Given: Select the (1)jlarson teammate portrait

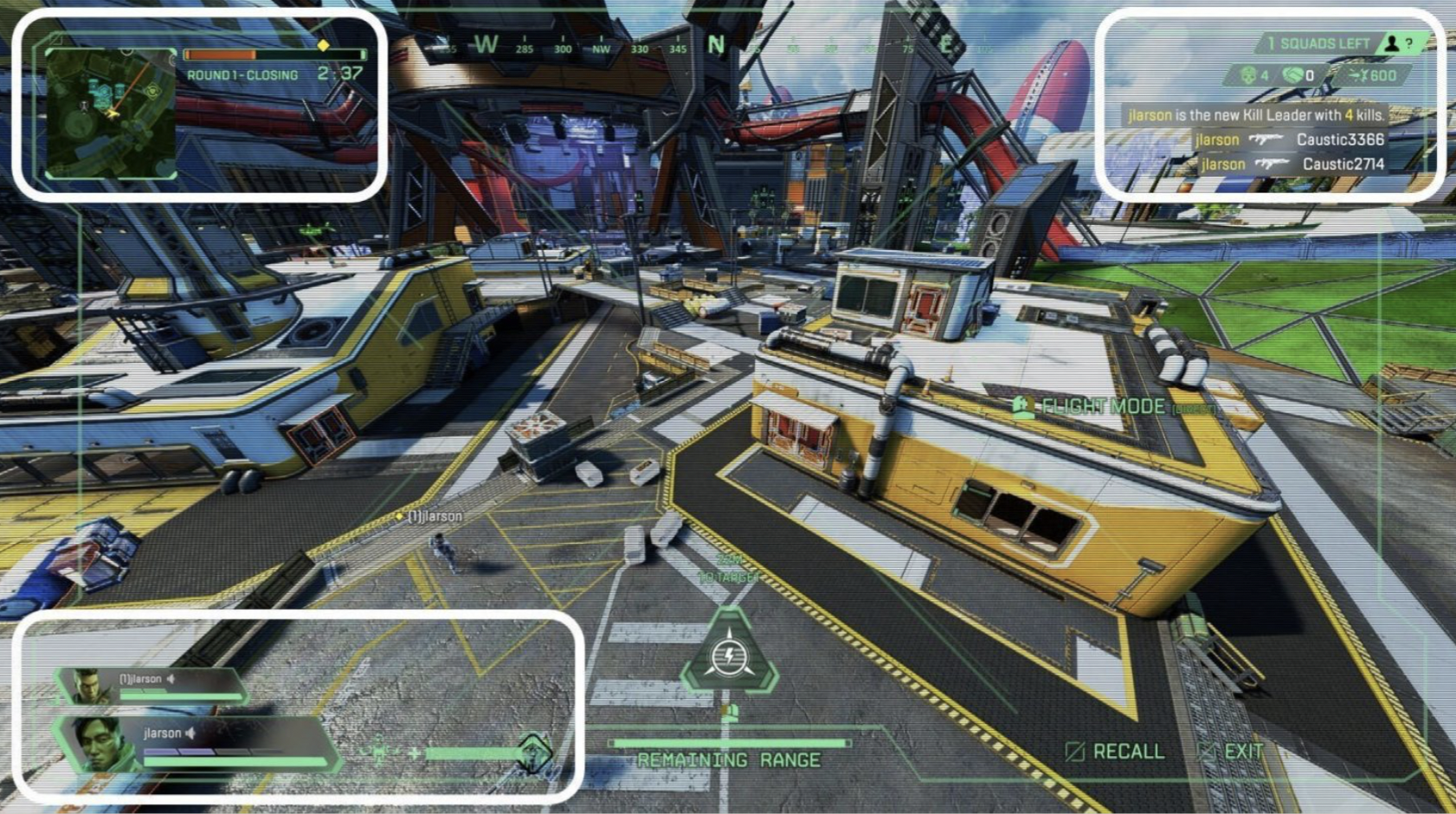Looking at the screenshot, I should click(88, 686).
